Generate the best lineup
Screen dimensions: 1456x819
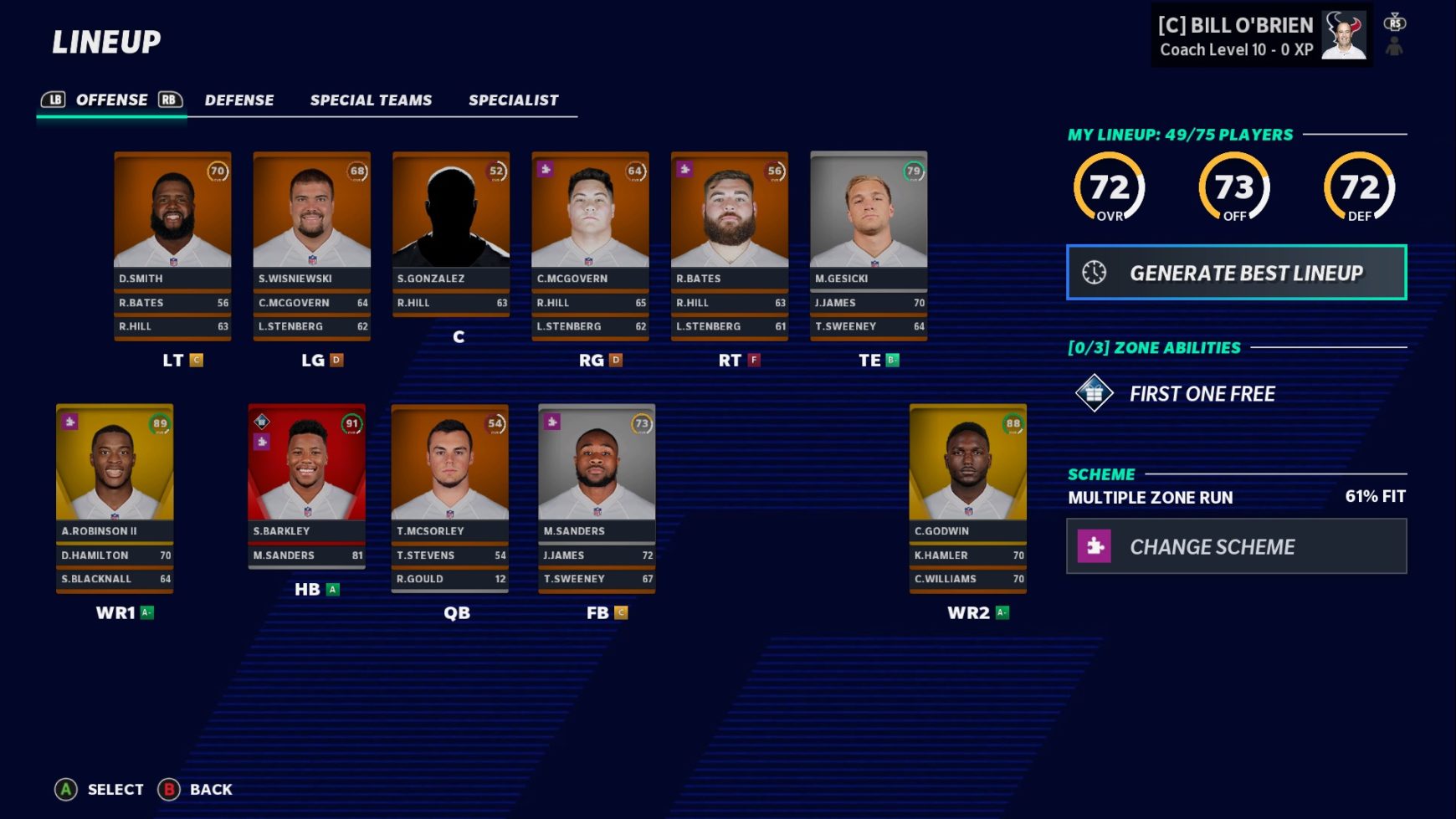1236,273
